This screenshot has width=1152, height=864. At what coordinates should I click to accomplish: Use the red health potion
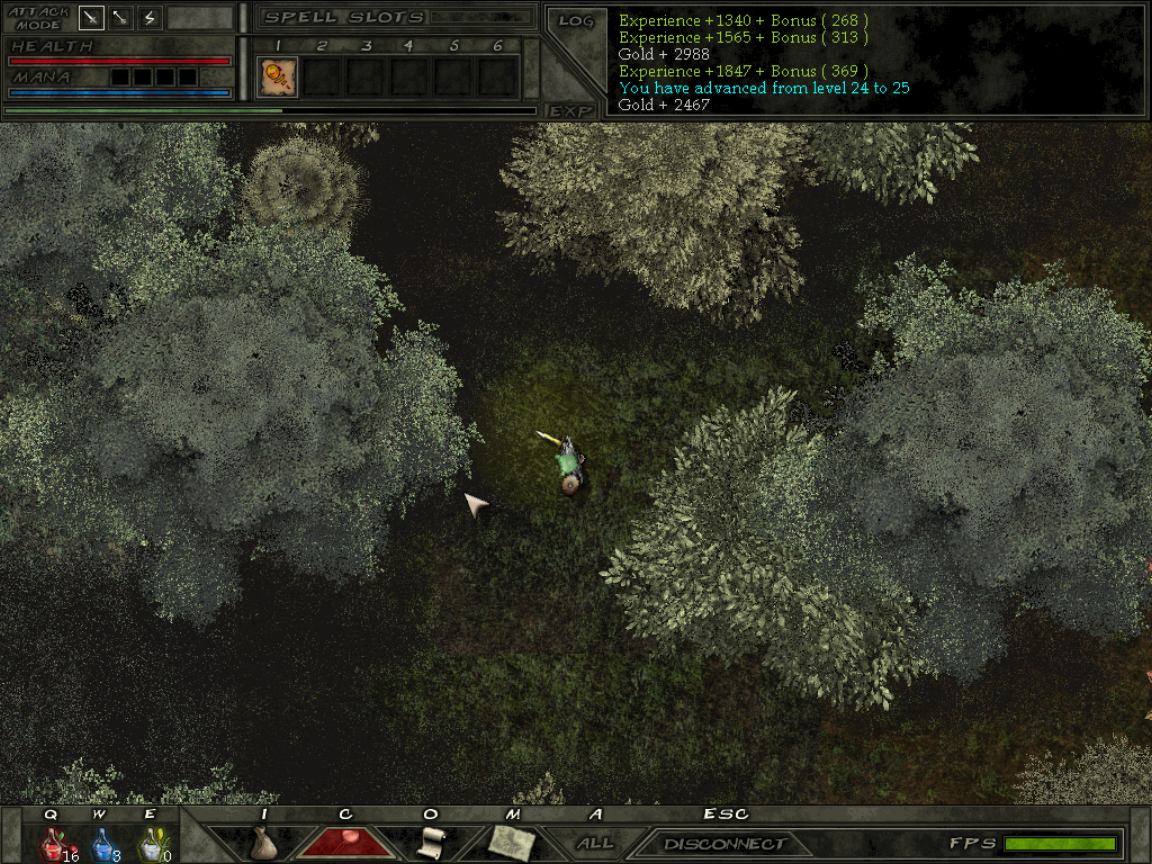[x=54, y=845]
